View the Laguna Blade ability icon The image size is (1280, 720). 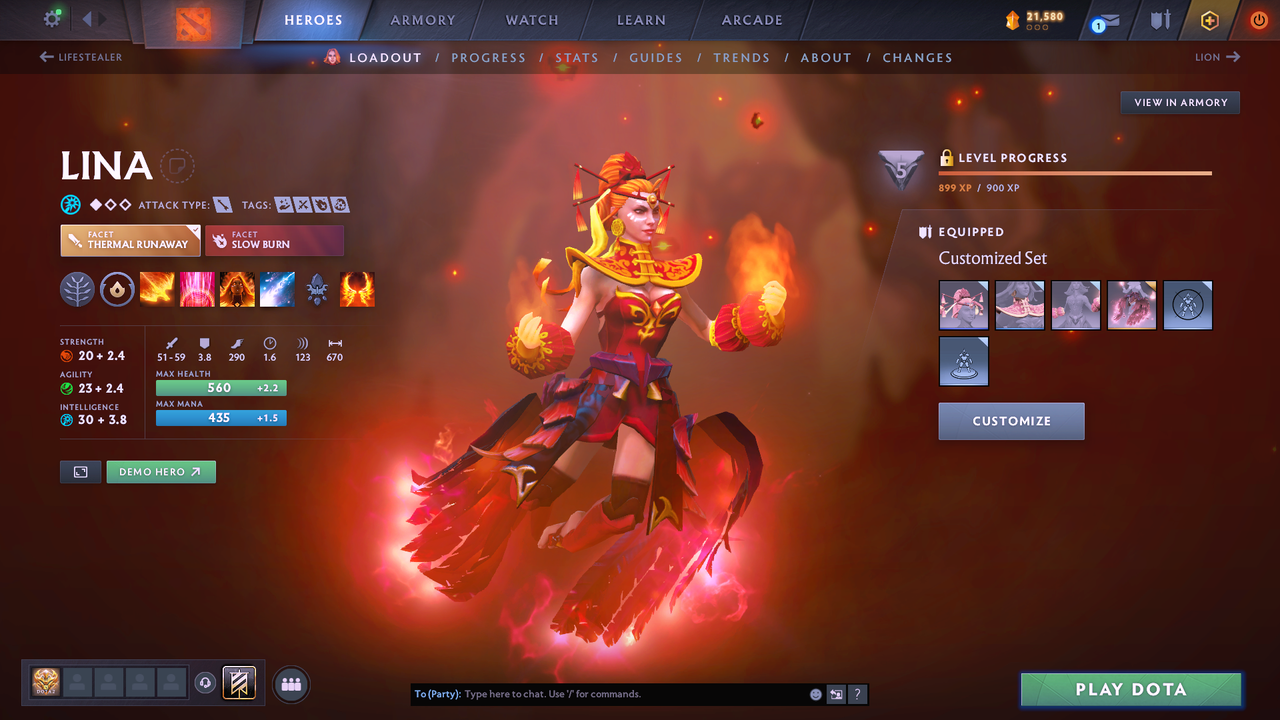click(277, 289)
